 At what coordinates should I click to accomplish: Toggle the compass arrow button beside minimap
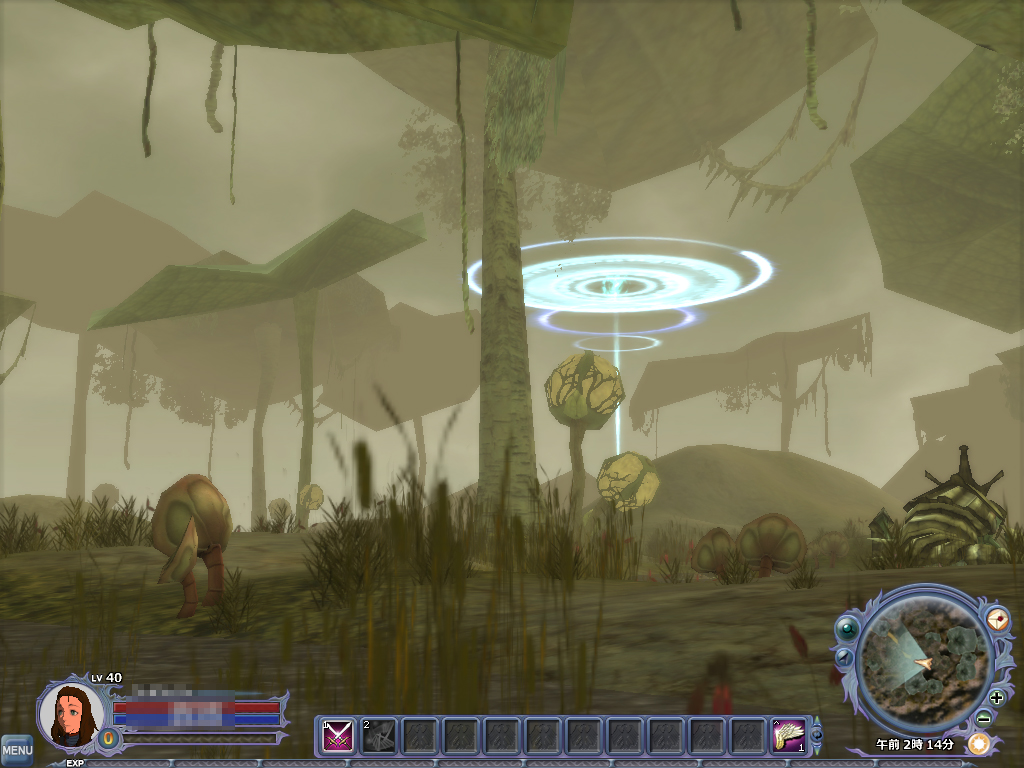point(844,657)
